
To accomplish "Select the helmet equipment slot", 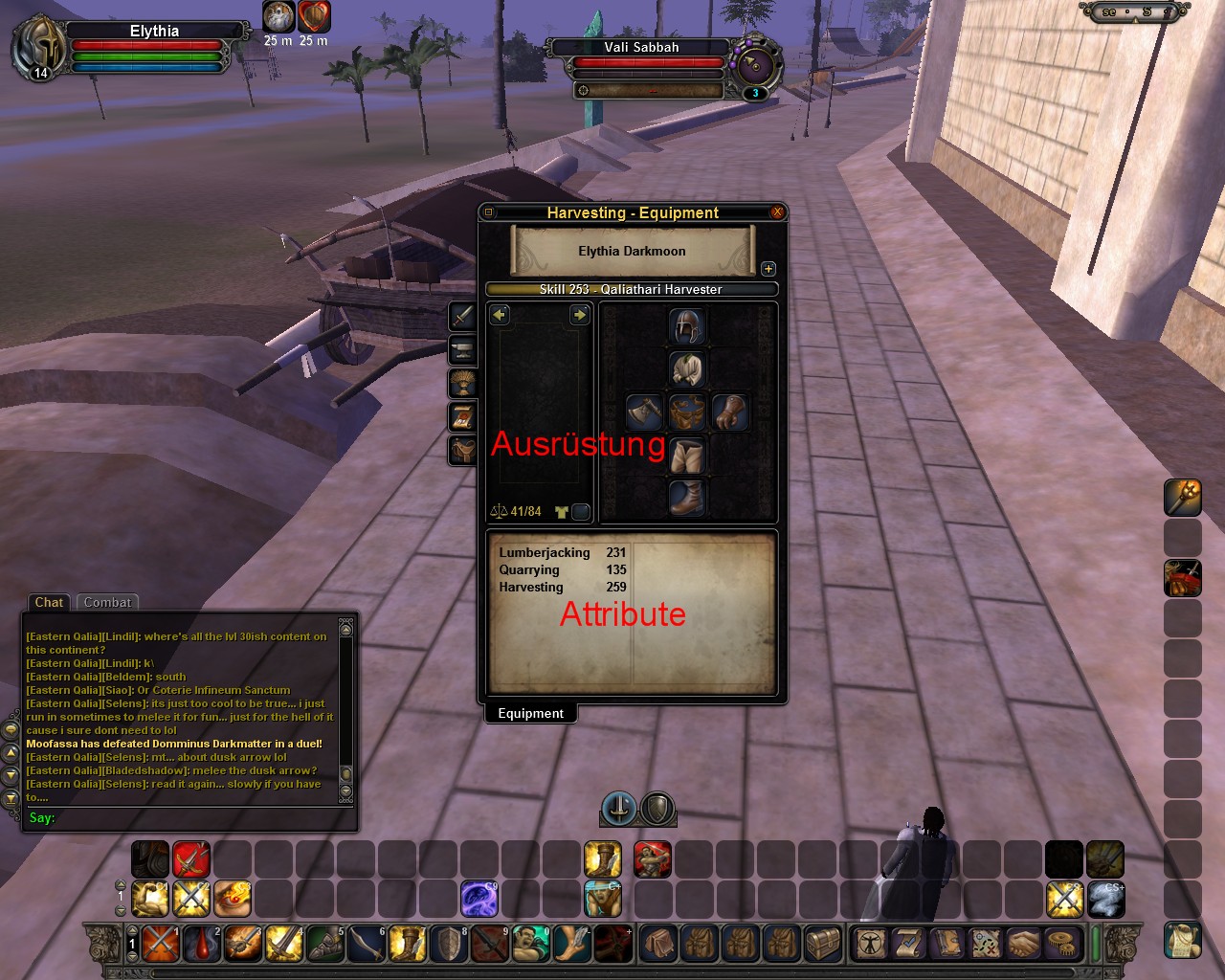I will click(x=687, y=326).
